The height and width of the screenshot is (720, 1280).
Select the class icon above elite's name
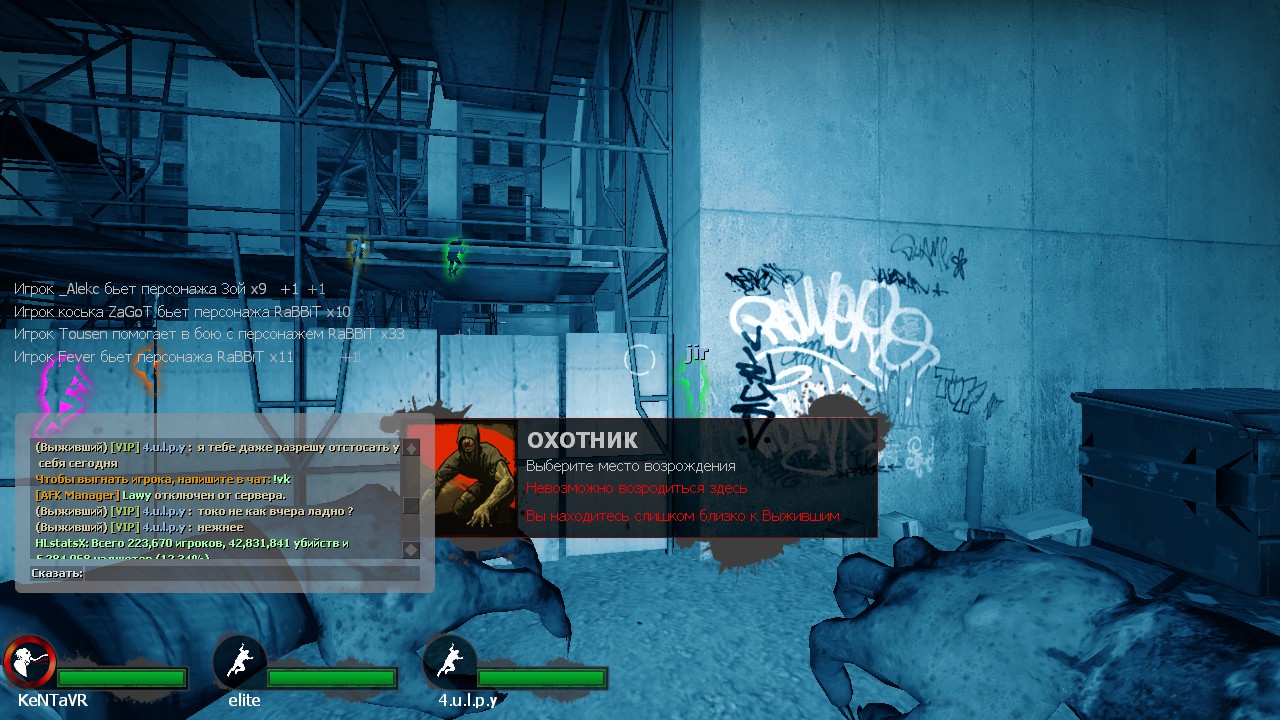239,660
